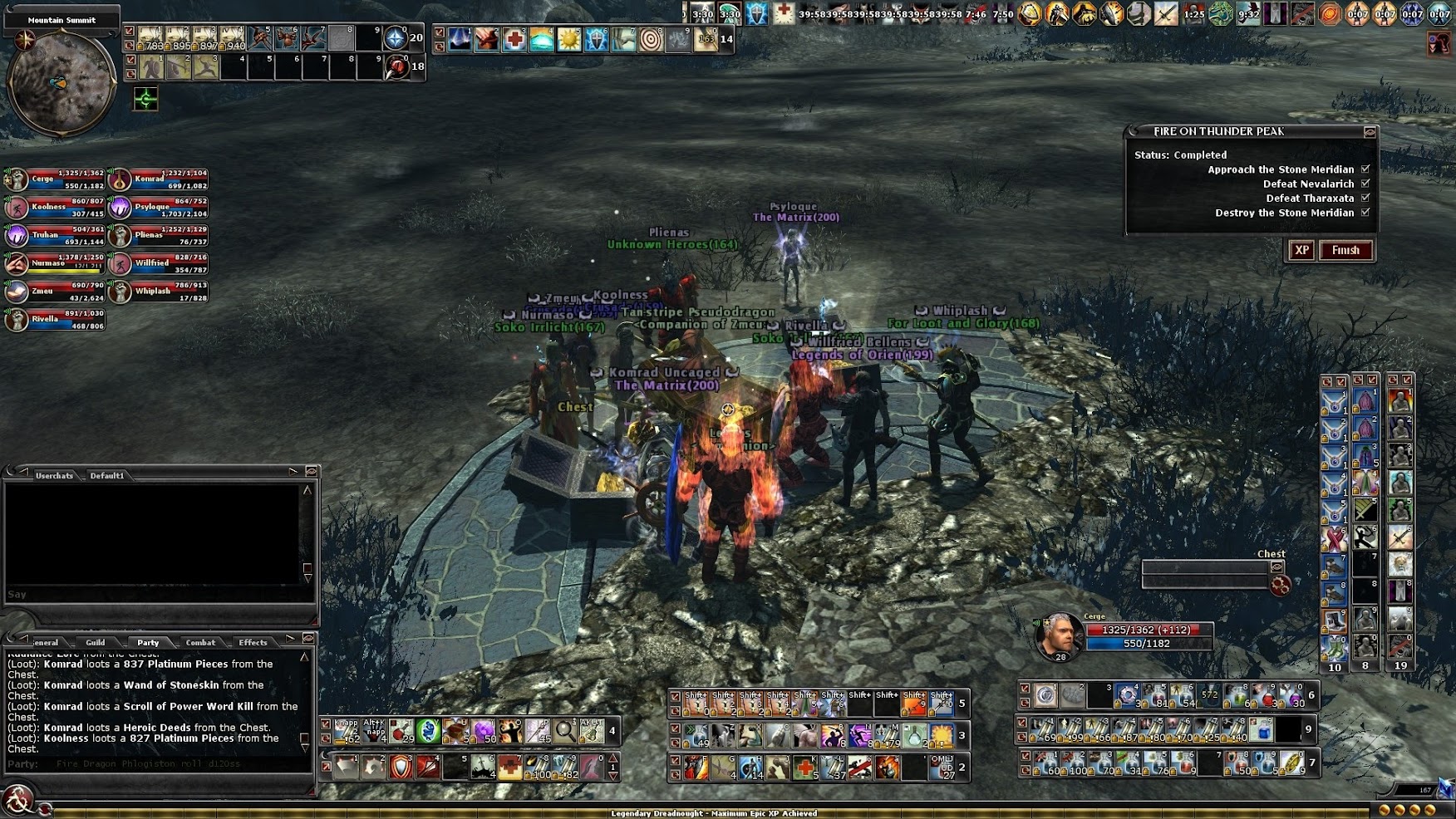Select Rivella in the party list

(x=17, y=320)
